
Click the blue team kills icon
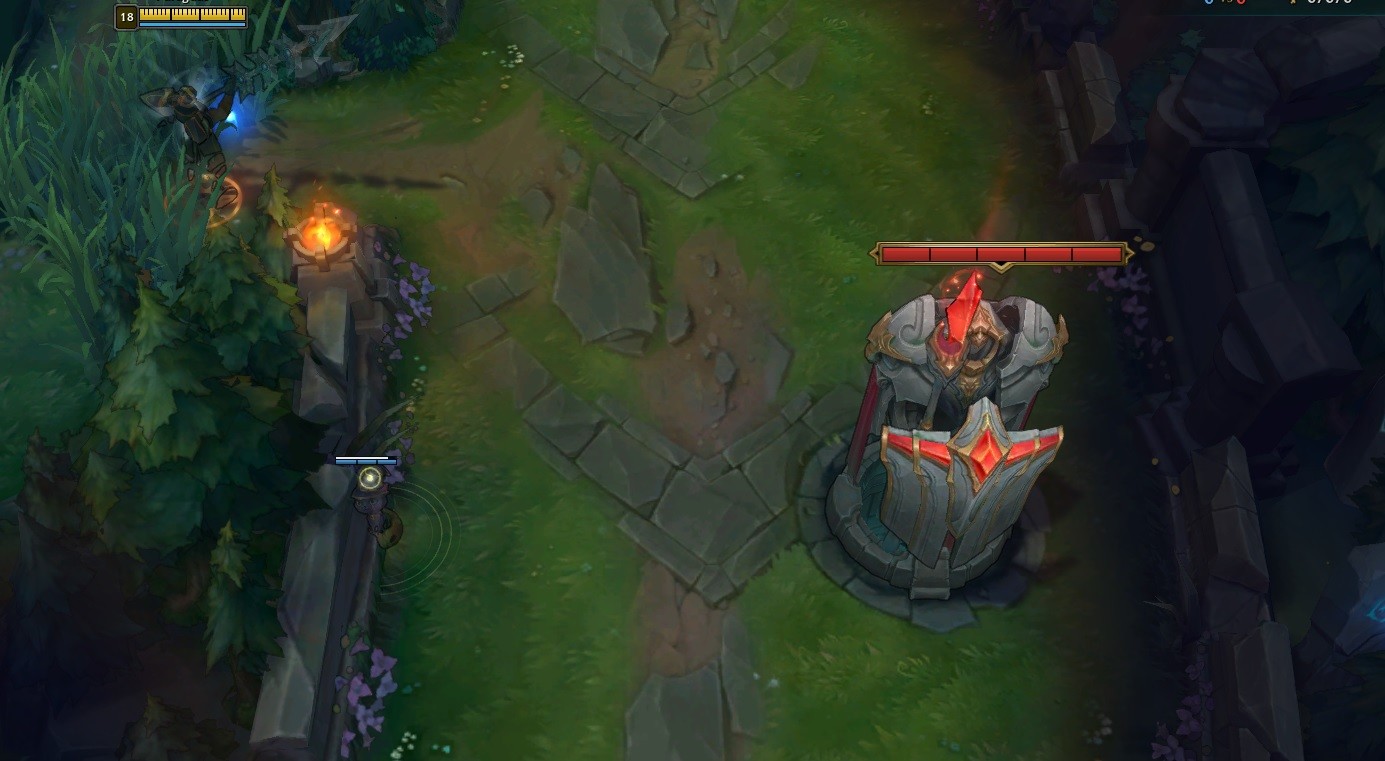[x=1207, y=3]
